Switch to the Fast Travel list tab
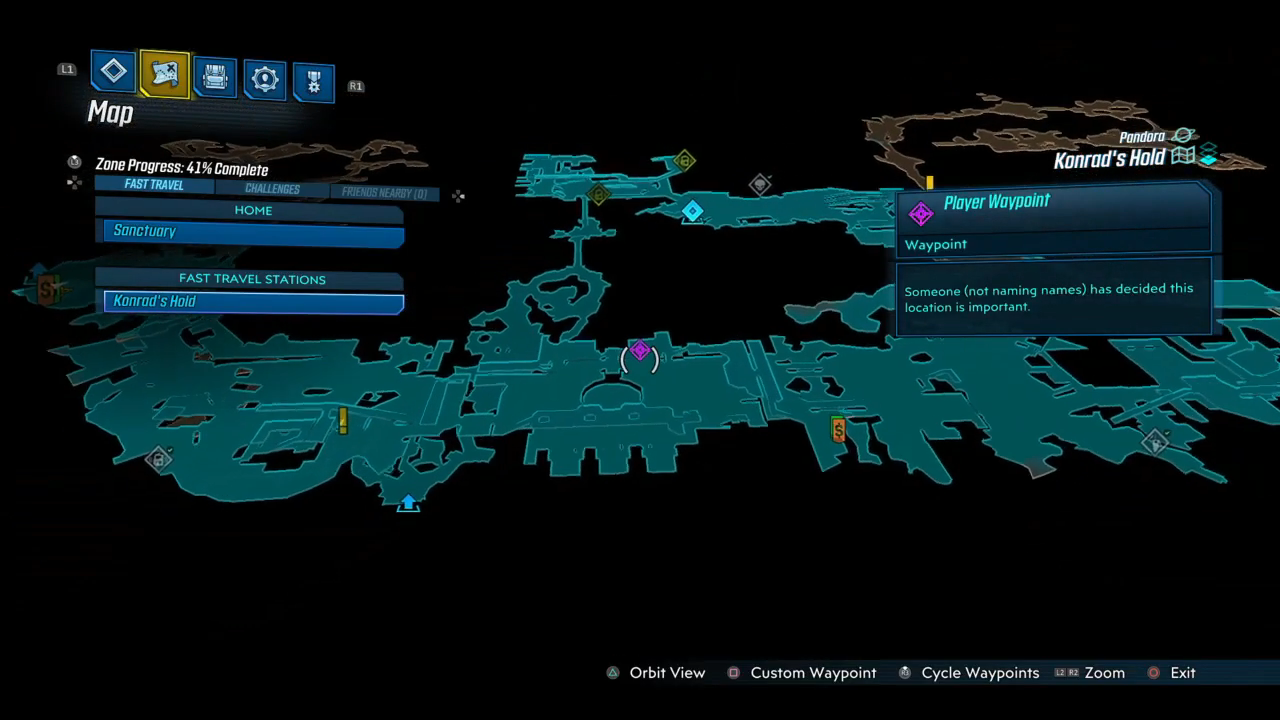 click(154, 185)
